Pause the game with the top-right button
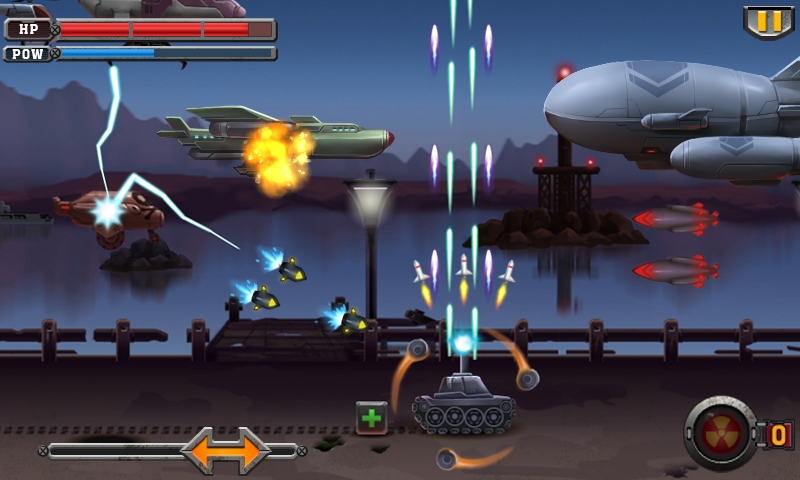Viewport: 800px width, 480px height. 768,21
